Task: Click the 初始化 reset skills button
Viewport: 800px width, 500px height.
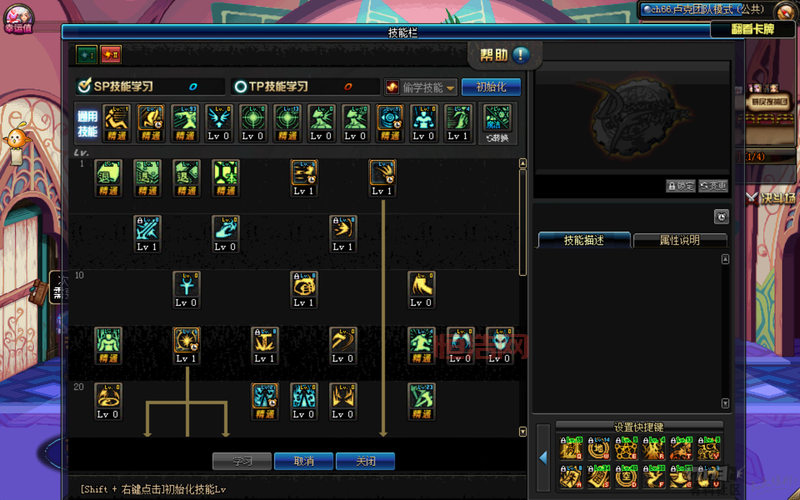Action: click(x=491, y=87)
